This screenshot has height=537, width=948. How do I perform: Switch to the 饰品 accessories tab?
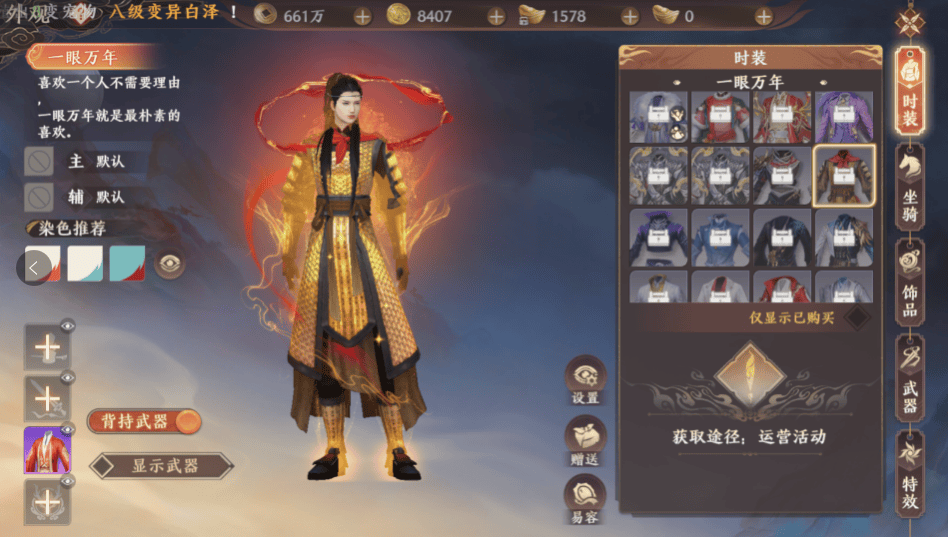pyautogui.click(x=910, y=283)
